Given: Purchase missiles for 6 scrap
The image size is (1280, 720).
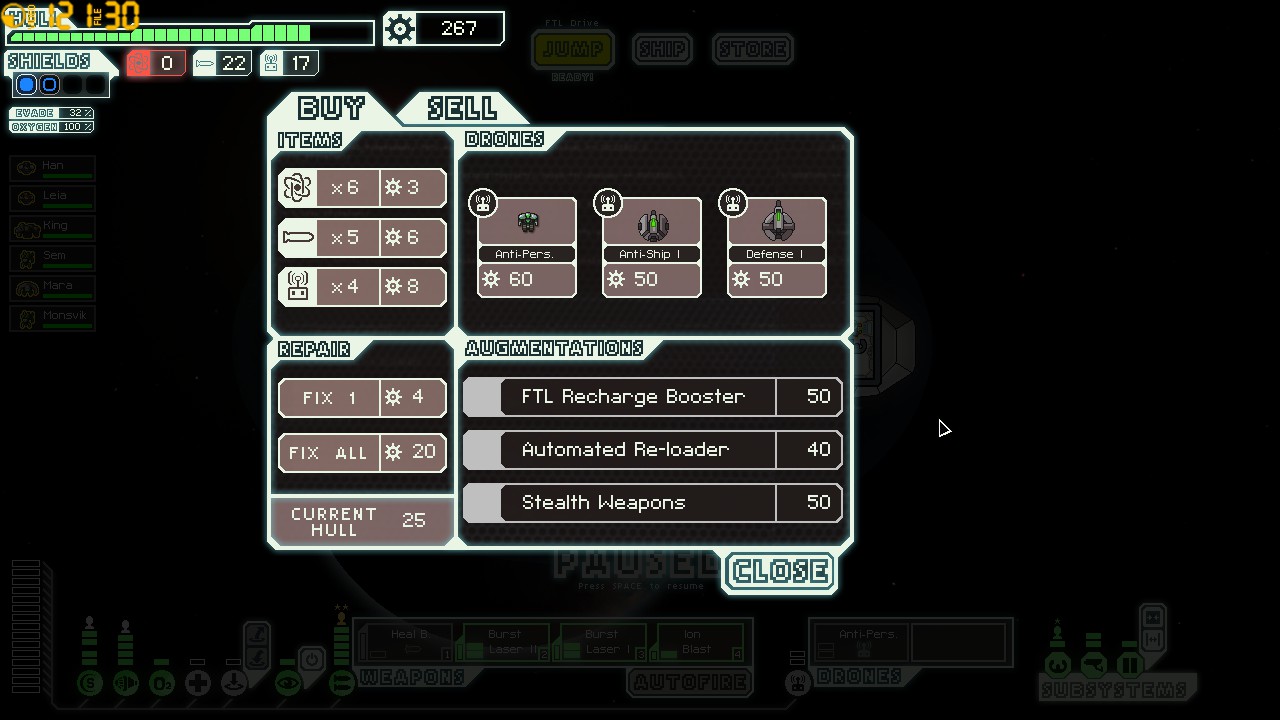Looking at the screenshot, I should click(362, 238).
